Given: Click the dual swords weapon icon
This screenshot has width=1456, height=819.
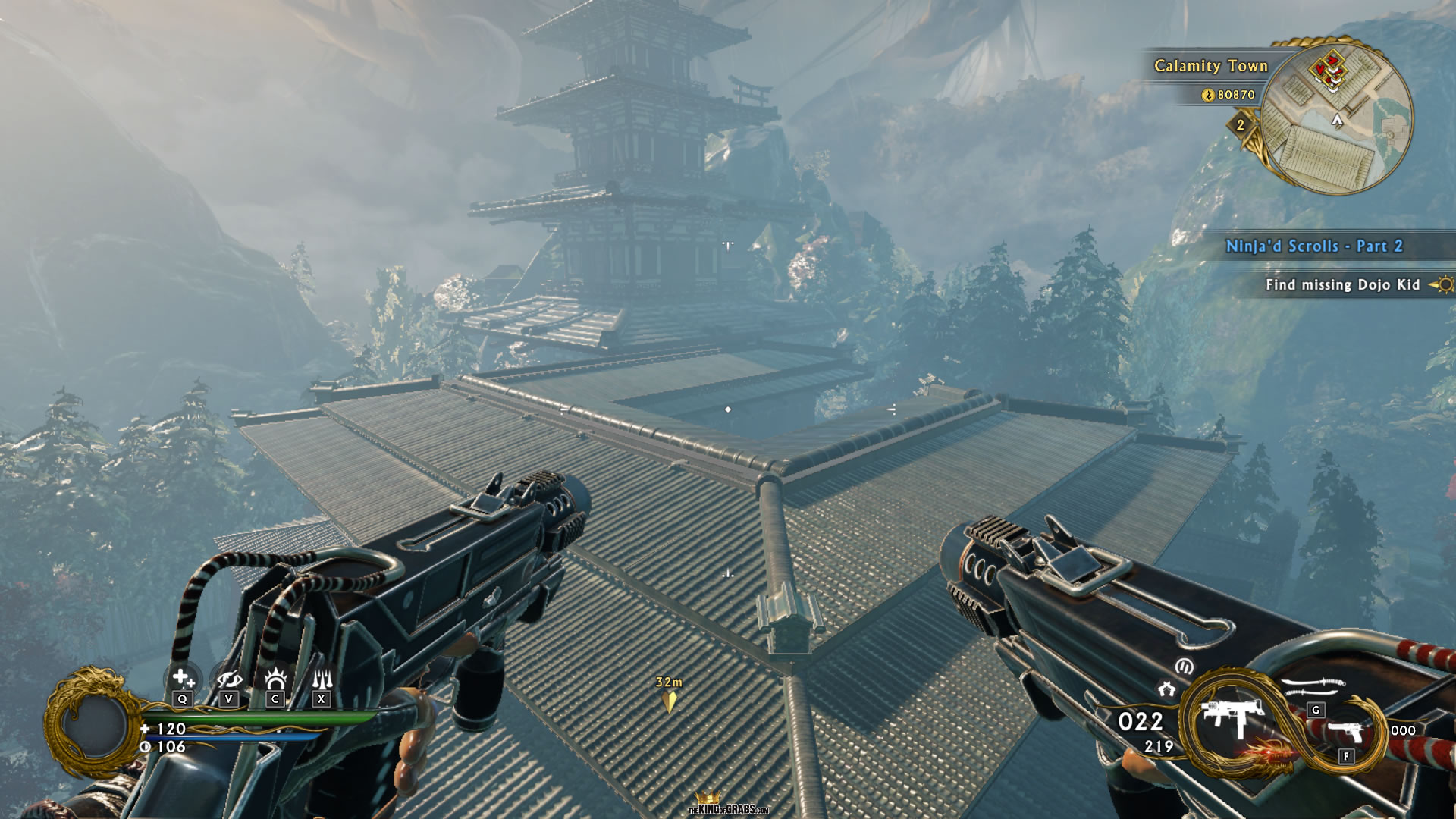Looking at the screenshot, I should pos(1313,685).
